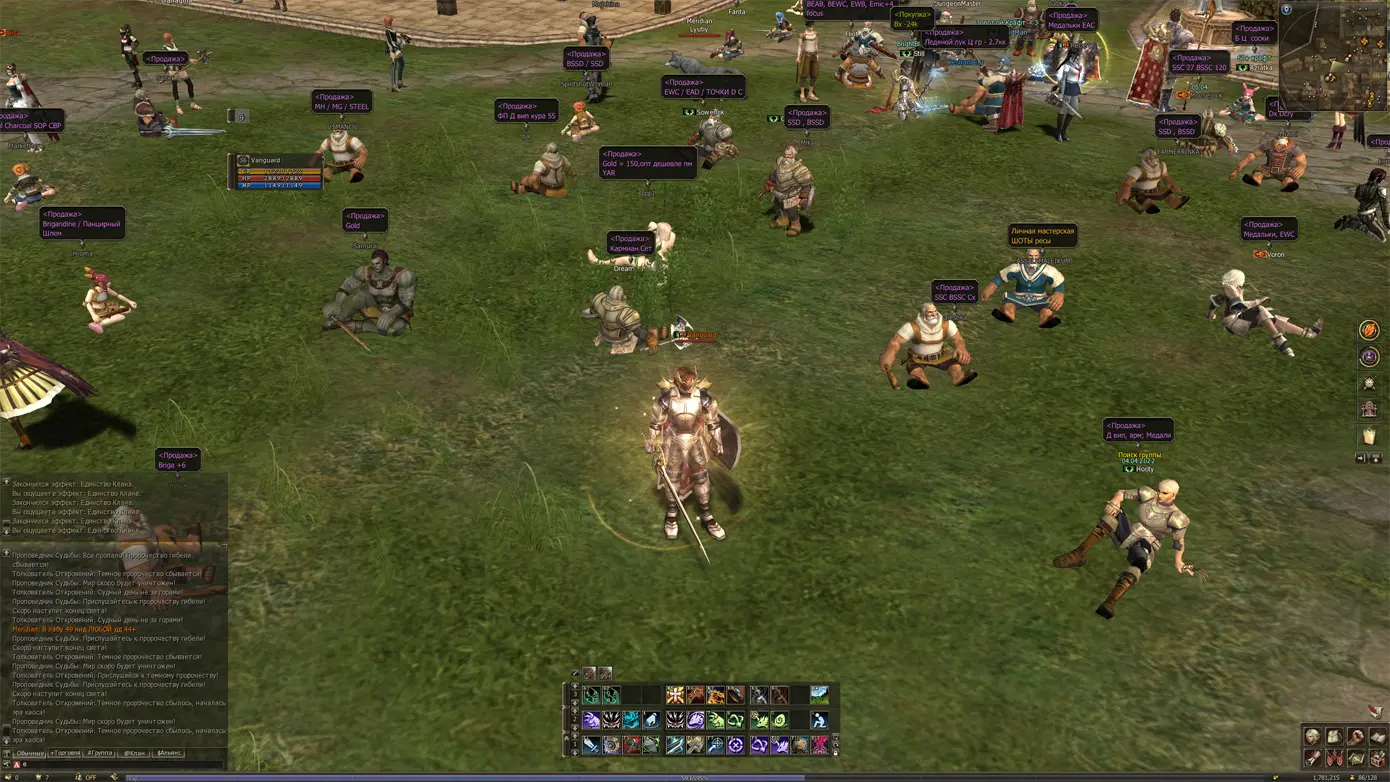Switch to the Обычные chat tab
This screenshot has height=782, width=1390.
tap(30, 753)
